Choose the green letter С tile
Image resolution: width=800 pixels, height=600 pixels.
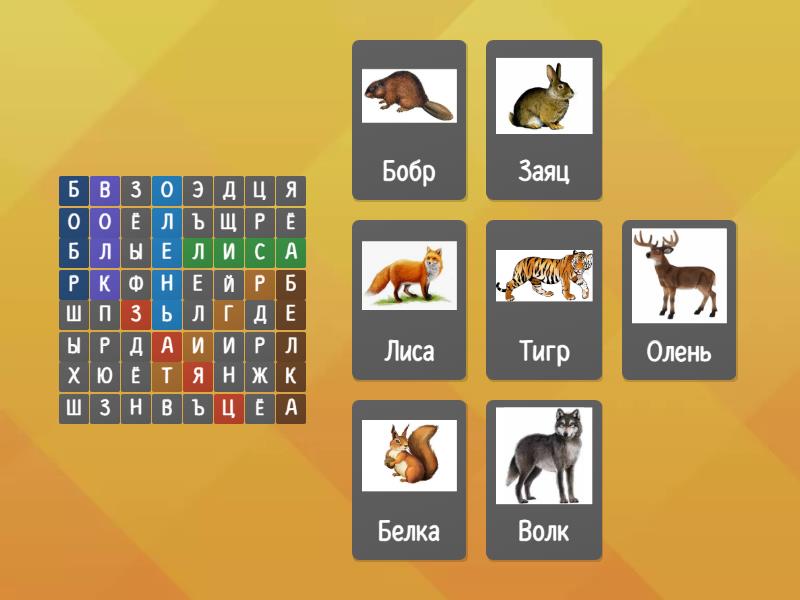coord(260,252)
